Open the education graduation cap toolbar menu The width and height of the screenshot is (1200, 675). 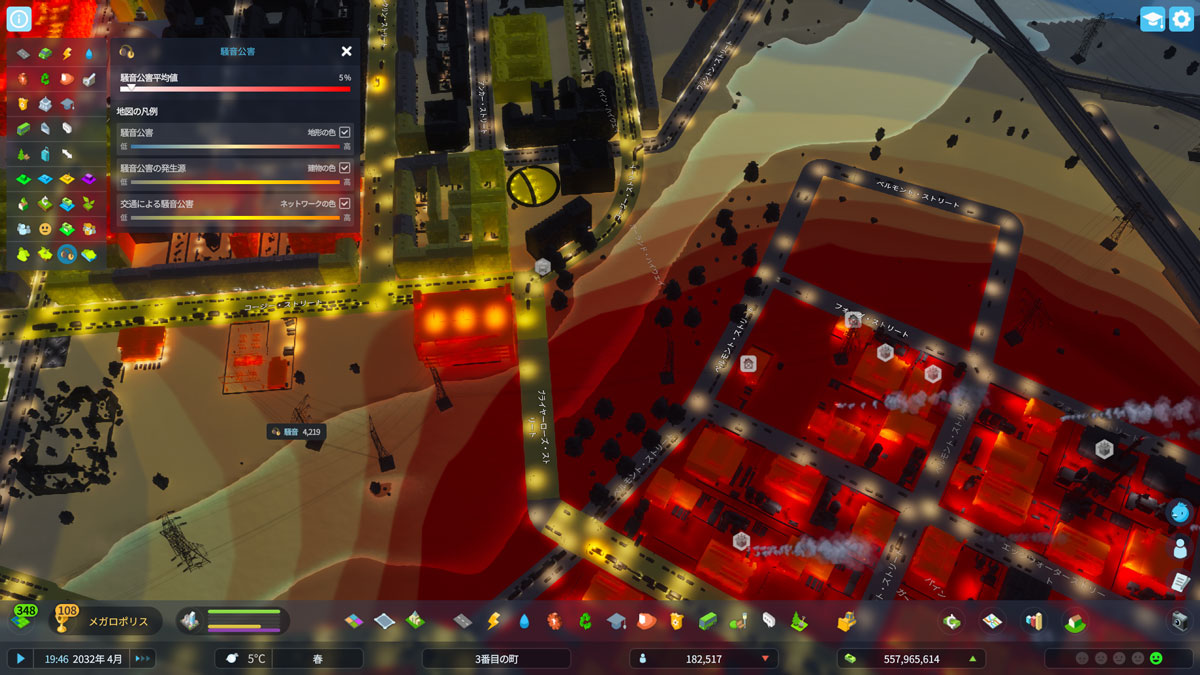(x=615, y=621)
